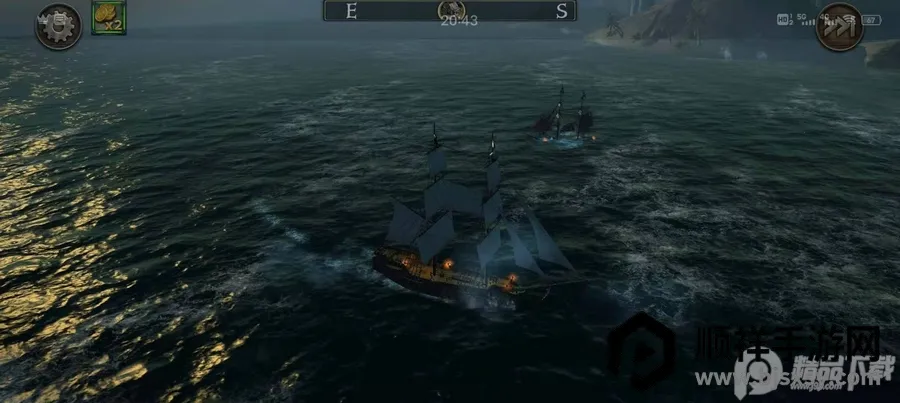Viewport: 900px width, 403px height.
Task: Activate the fast-forward time button
Action: pos(838,26)
